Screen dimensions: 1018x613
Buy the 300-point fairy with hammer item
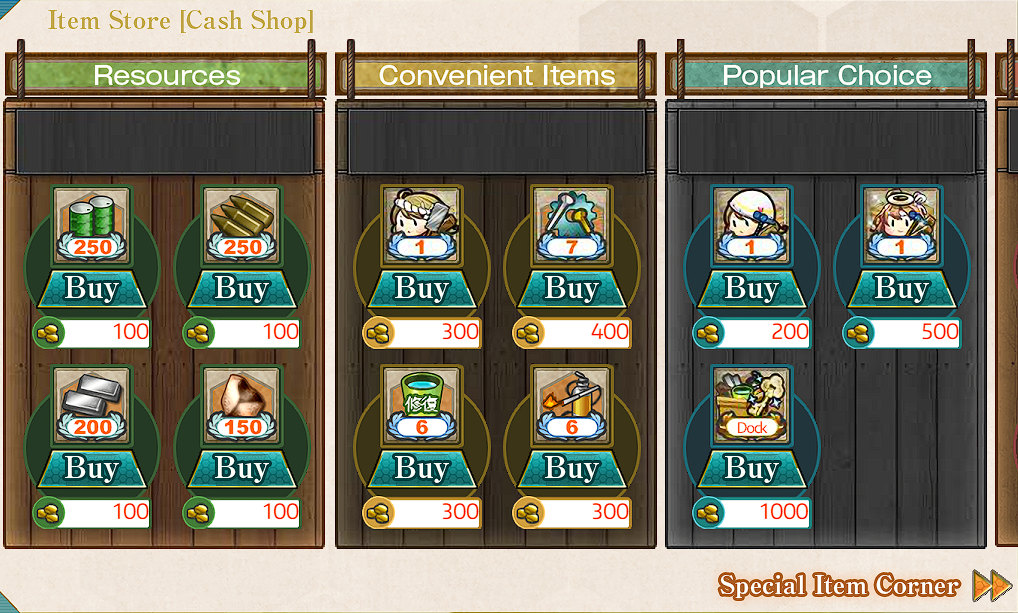tap(421, 288)
